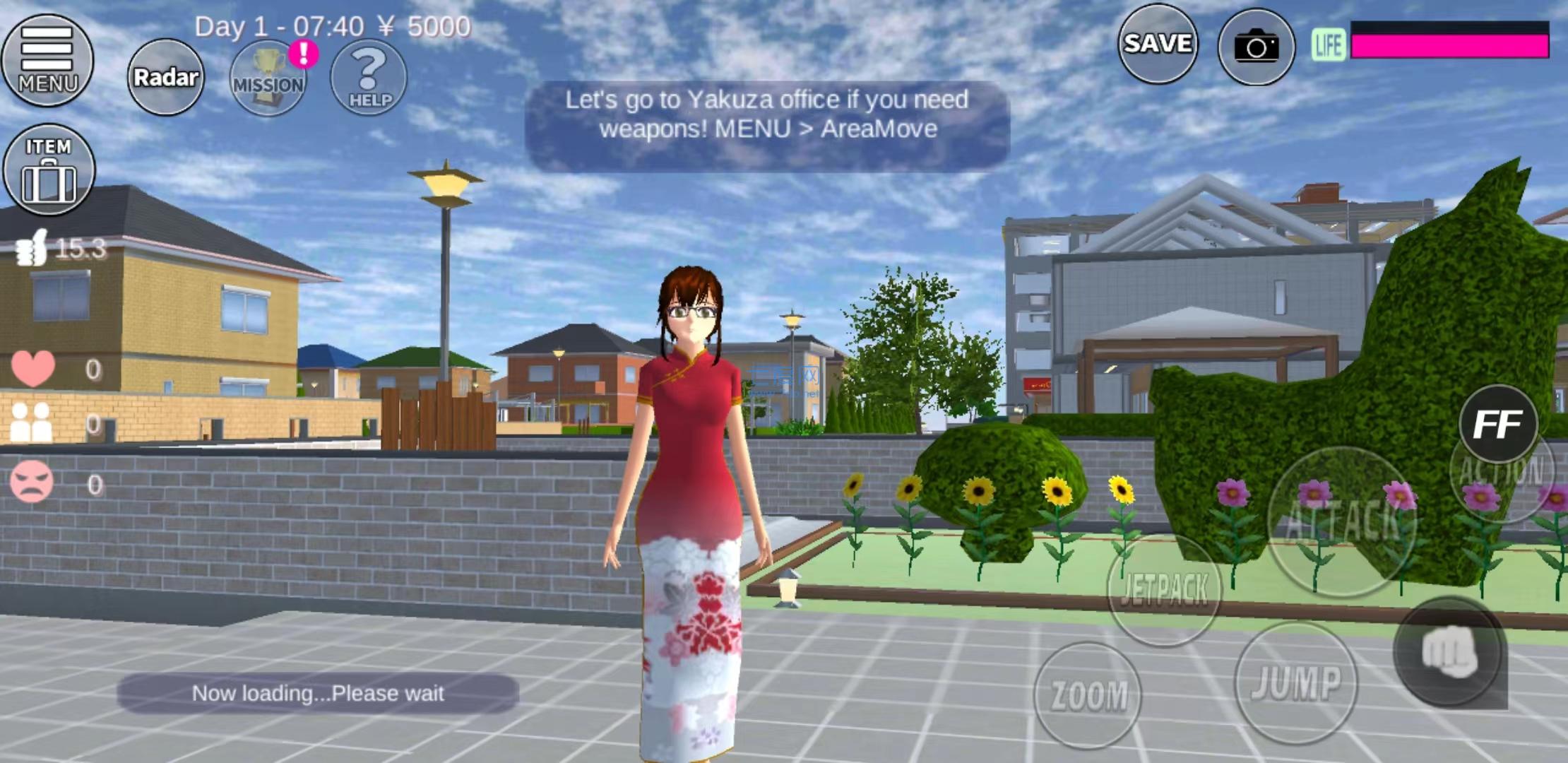Tap the Now loading message bubble
1568x763 pixels.
click(318, 693)
